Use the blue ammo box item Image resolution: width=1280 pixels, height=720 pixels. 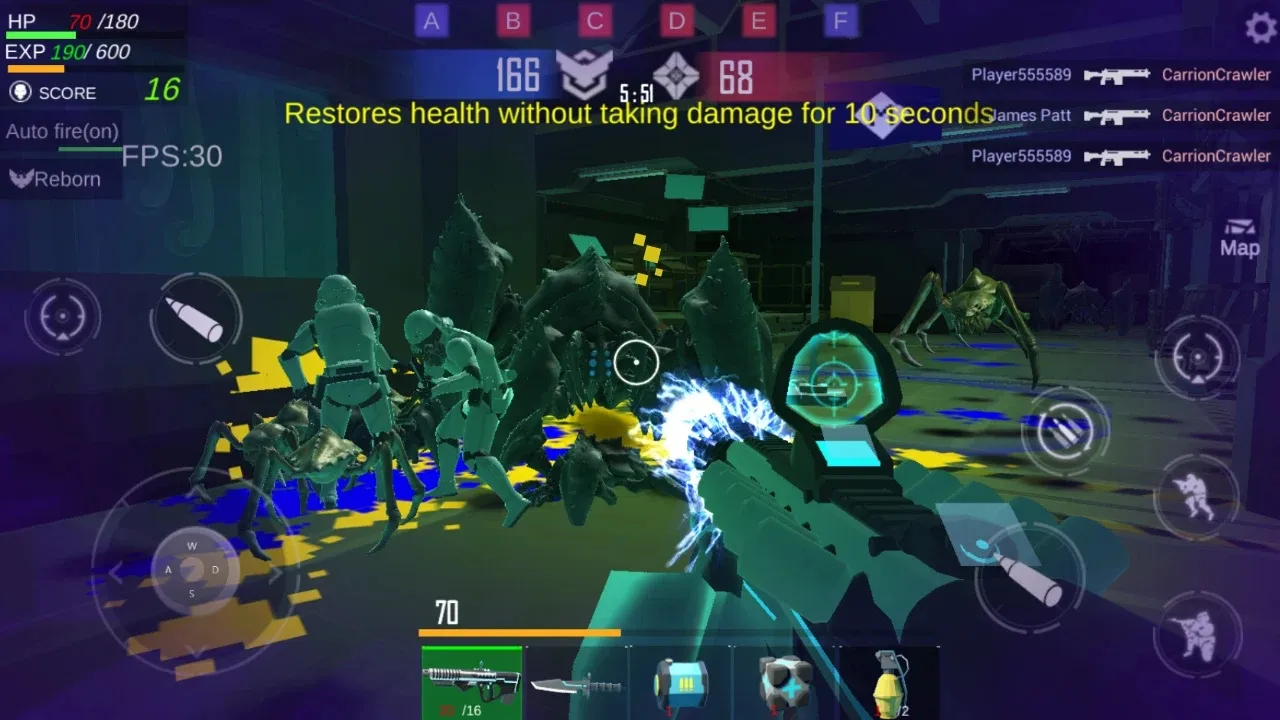tap(681, 684)
